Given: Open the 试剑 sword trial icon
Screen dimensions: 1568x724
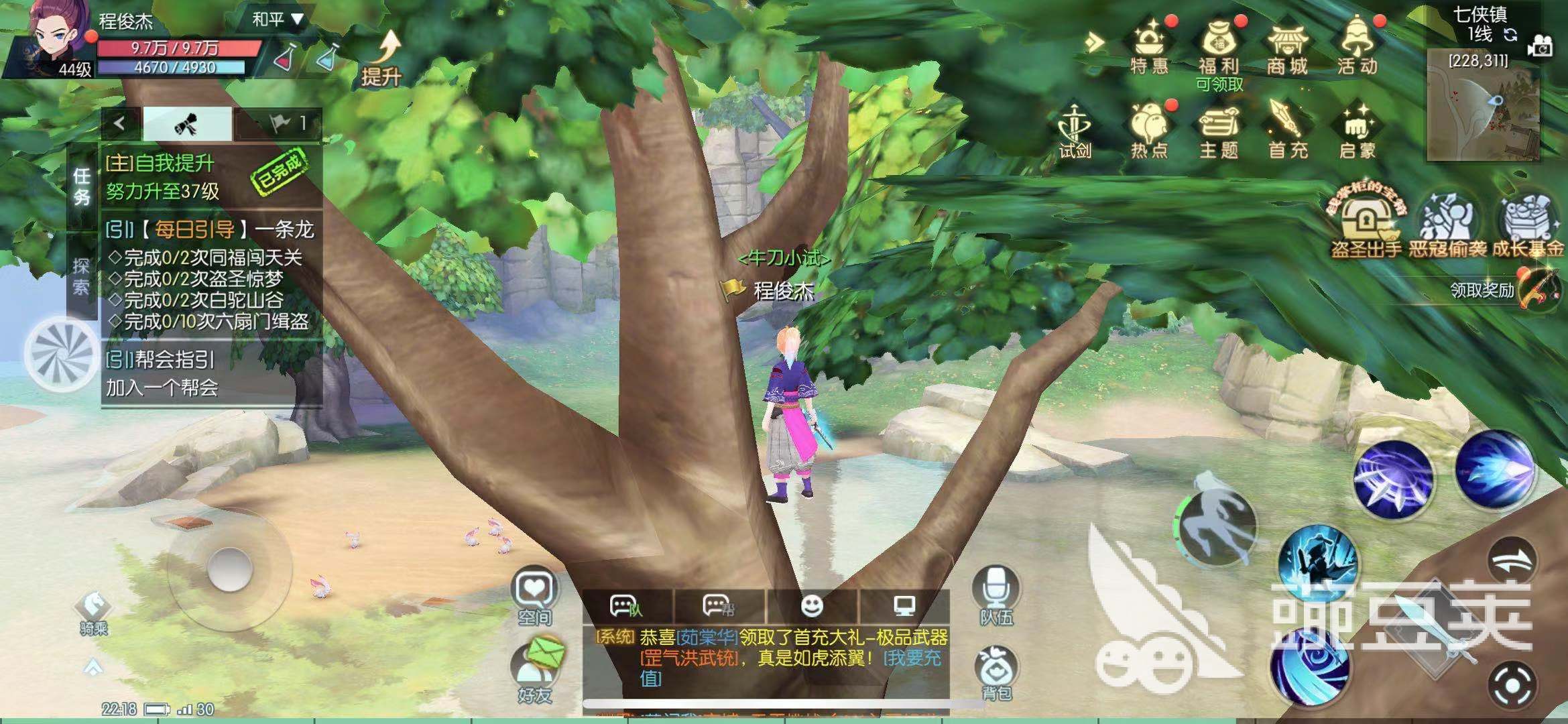Looking at the screenshot, I should point(1075,131).
